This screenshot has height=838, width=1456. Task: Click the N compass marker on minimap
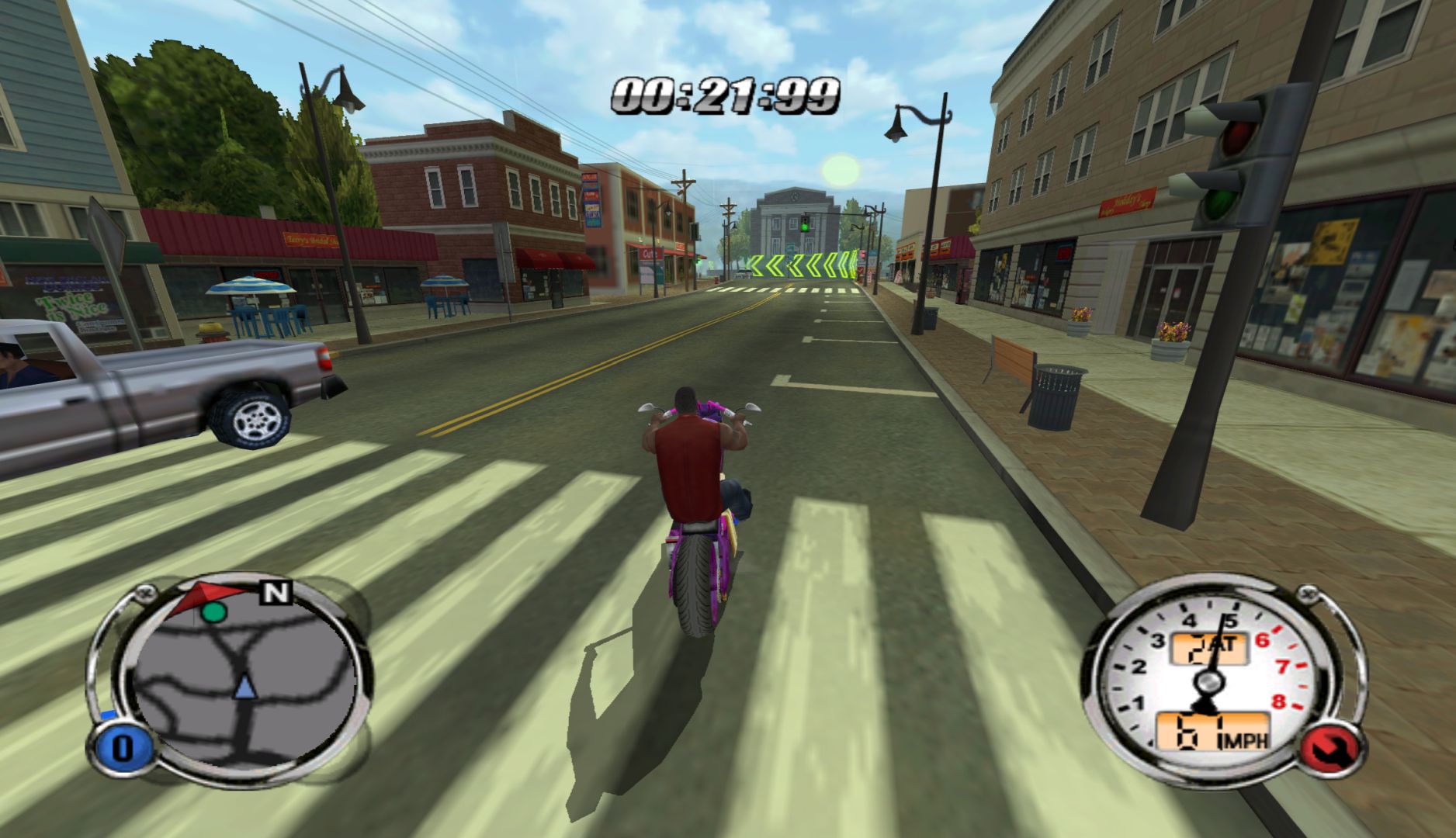pyautogui.click(x=276, y=594)
